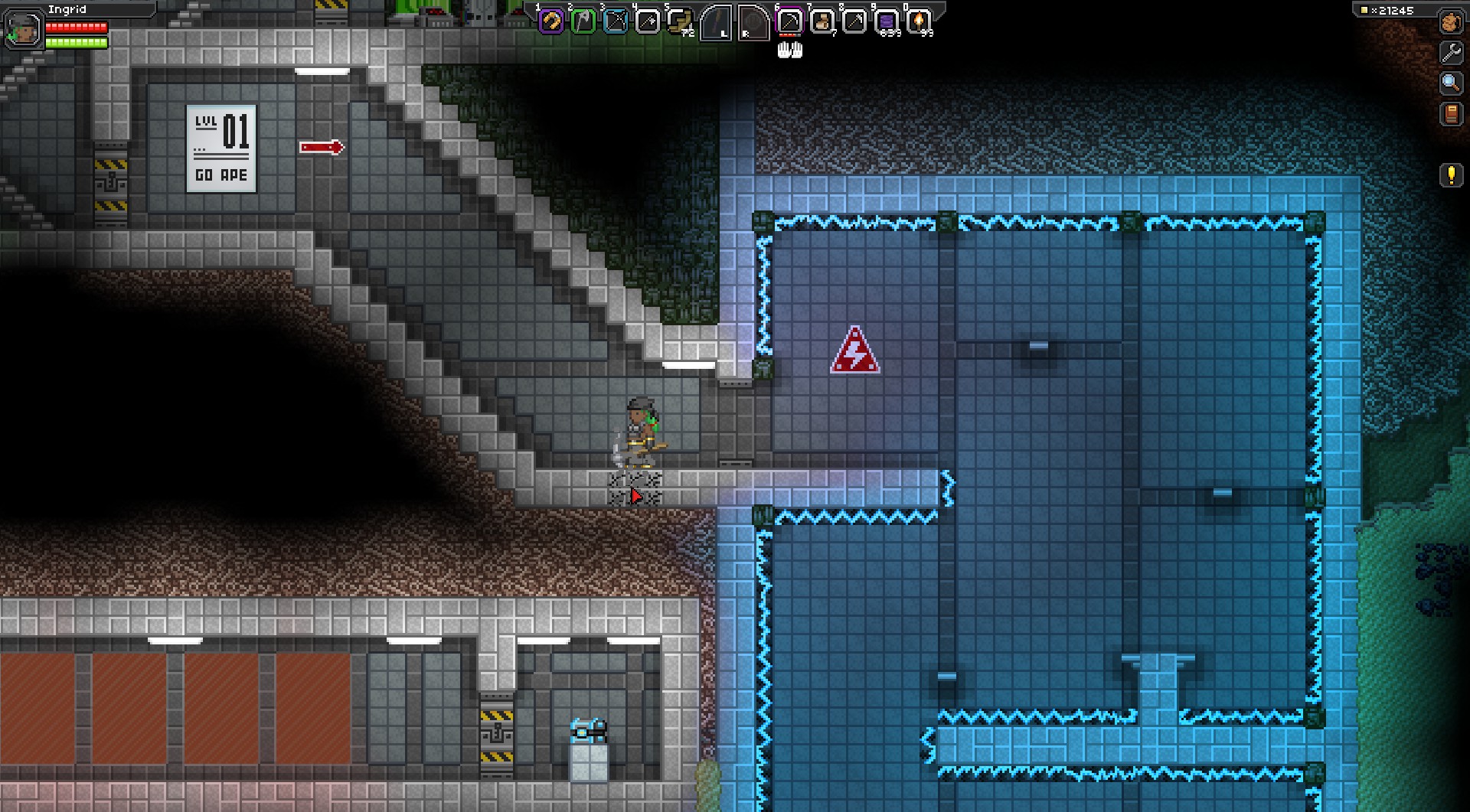Open the crafting menu wrench icon
Viewport: 1470px width, 812px height.
pos(1450,52)
